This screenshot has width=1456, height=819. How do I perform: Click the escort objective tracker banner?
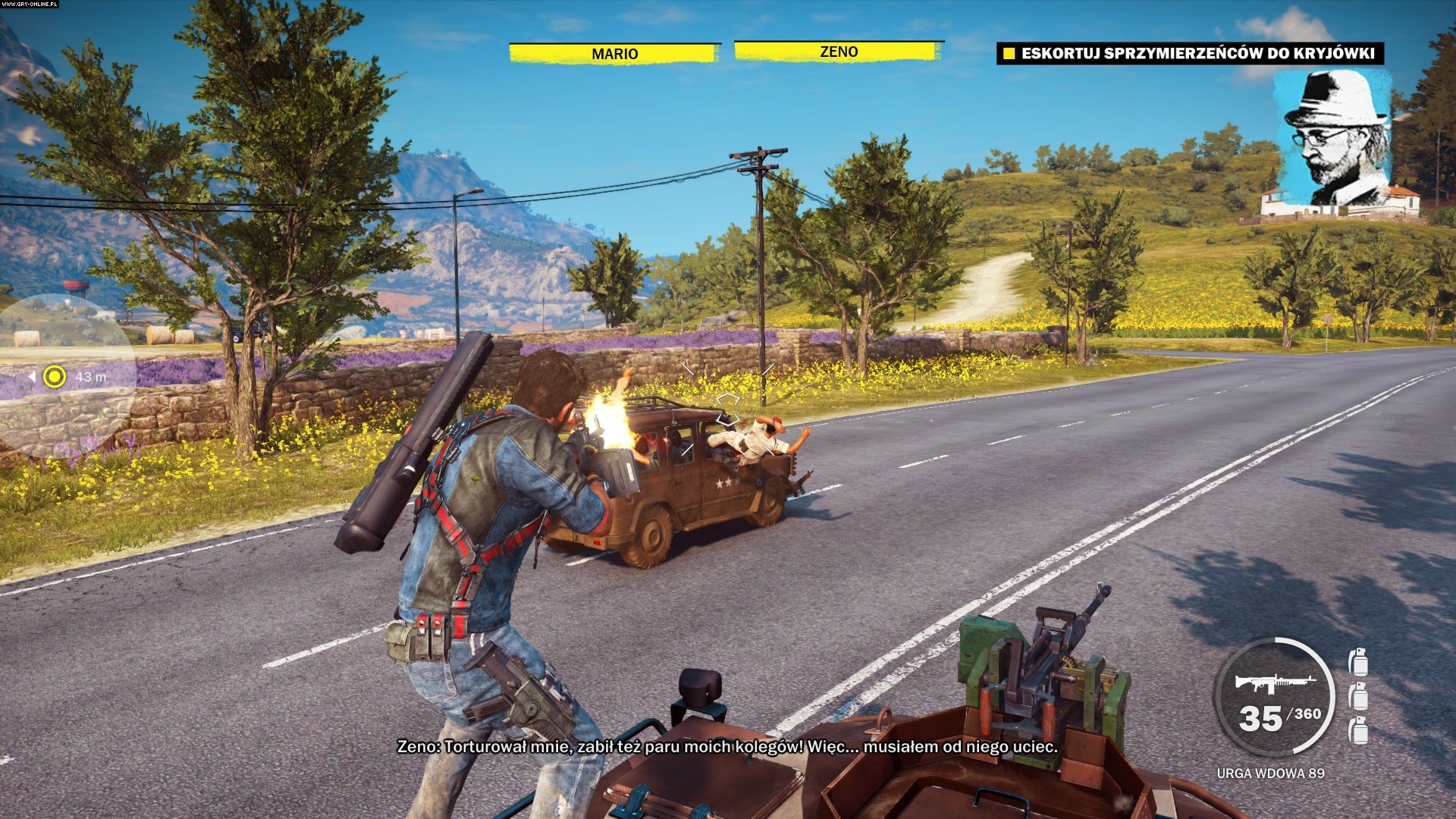pyautogui.click(x=1189, y=54)
